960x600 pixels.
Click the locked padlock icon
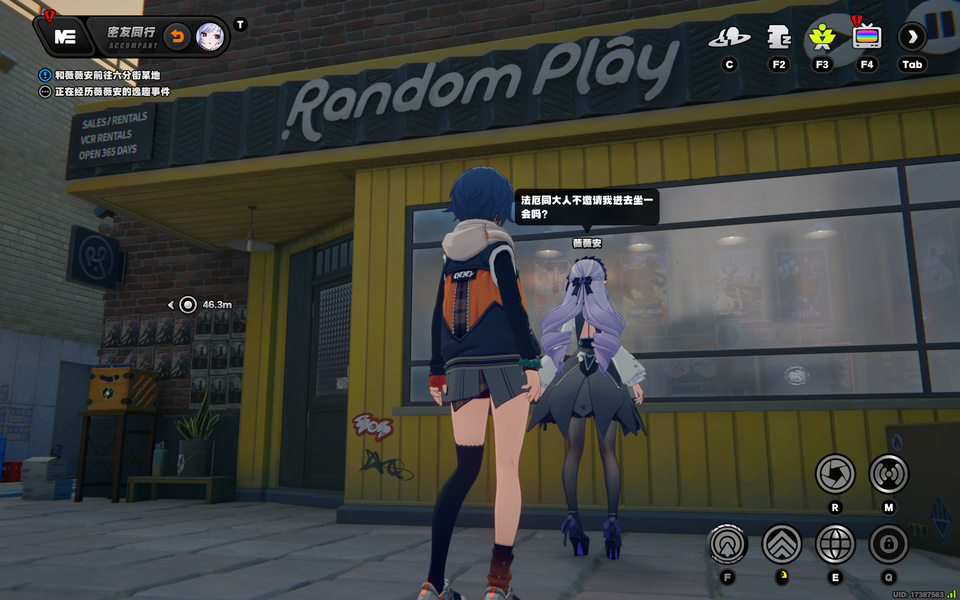click(x=888, y=544)
